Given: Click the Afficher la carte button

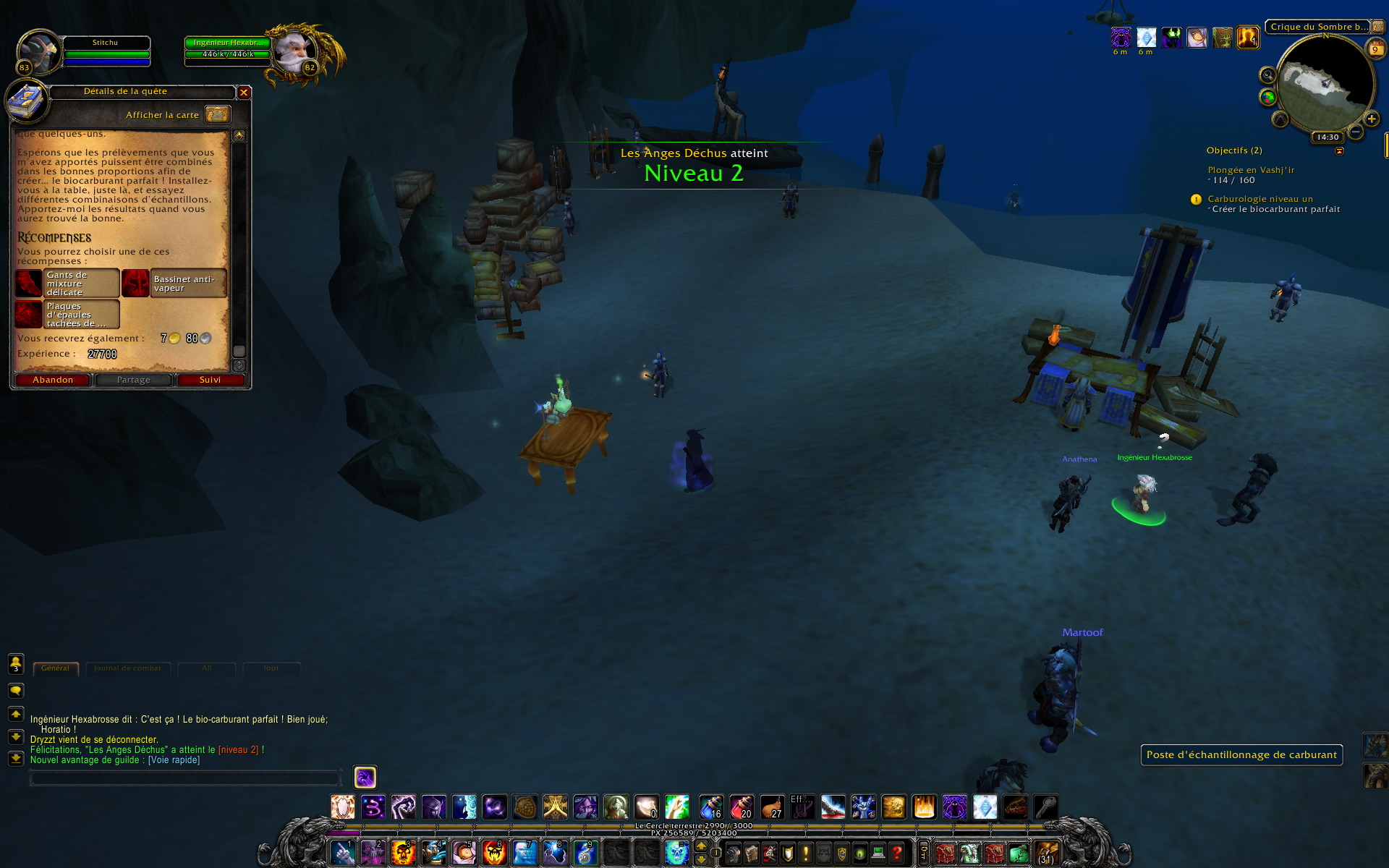Looking at the screenshot, I should (217, 114).
